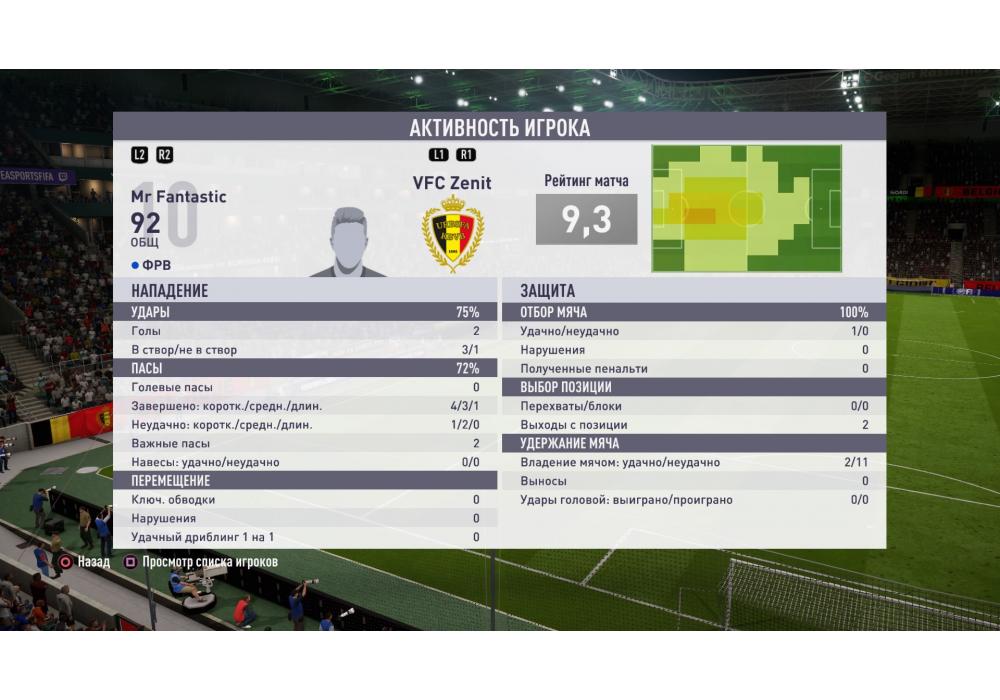Select the Полученные пенальти row

[x=694, y=369]
